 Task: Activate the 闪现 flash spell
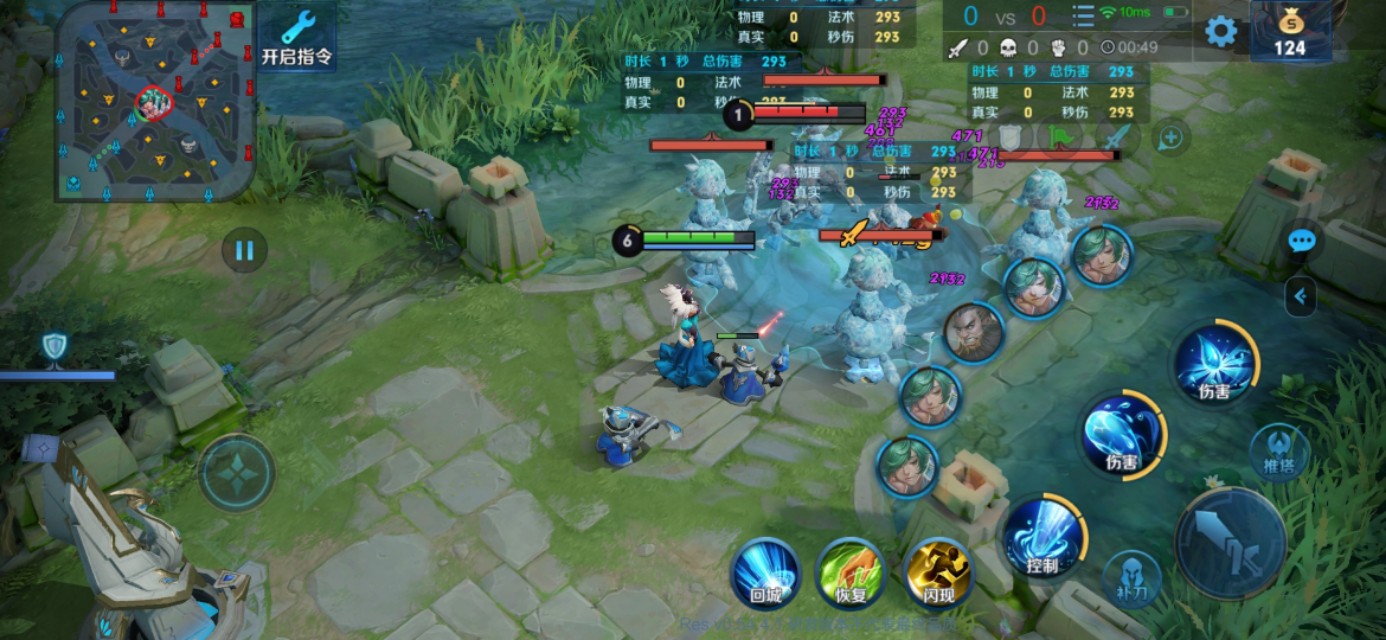click(x=937, y=575)
